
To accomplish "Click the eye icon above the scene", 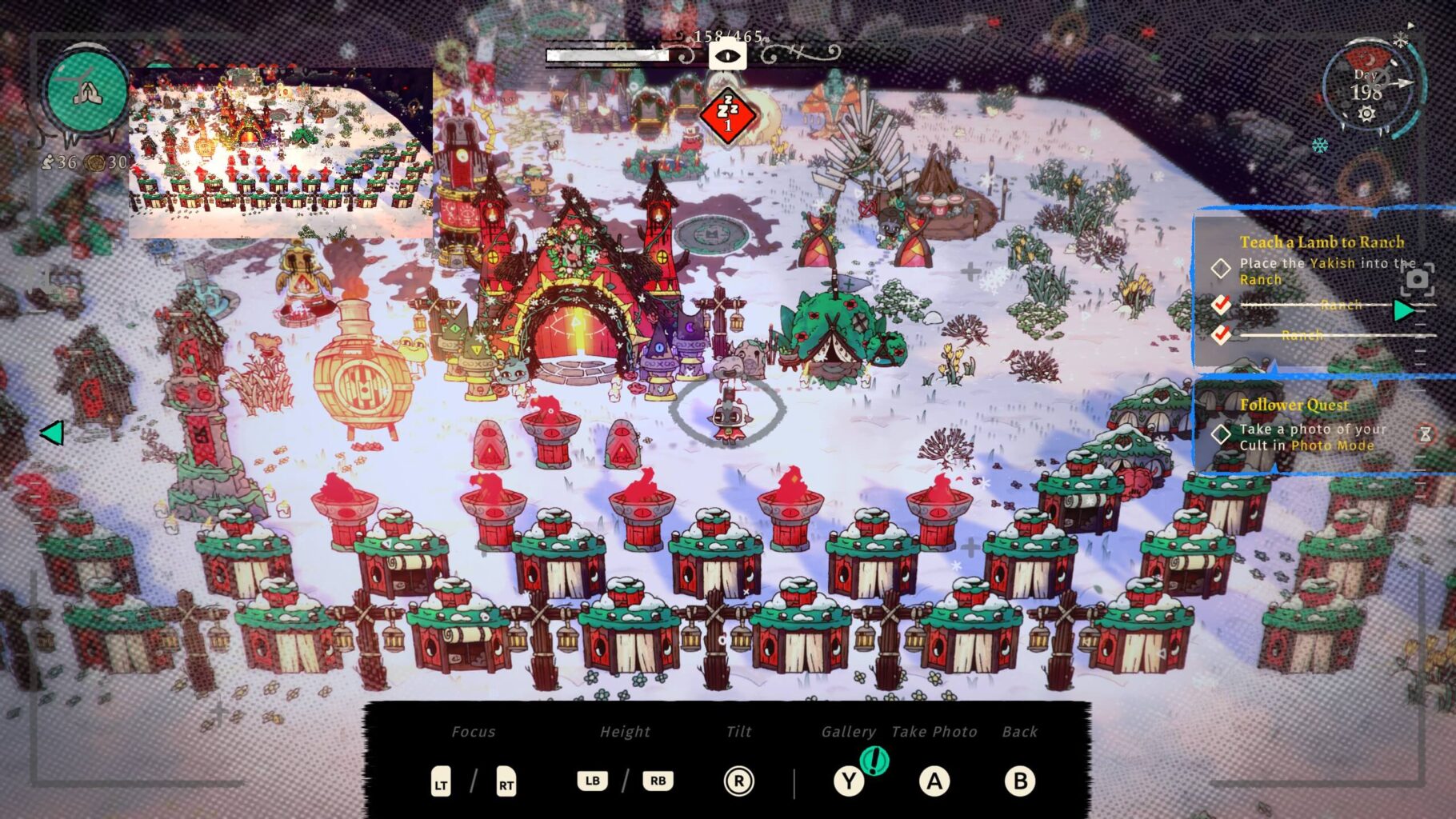I will 727,56.
